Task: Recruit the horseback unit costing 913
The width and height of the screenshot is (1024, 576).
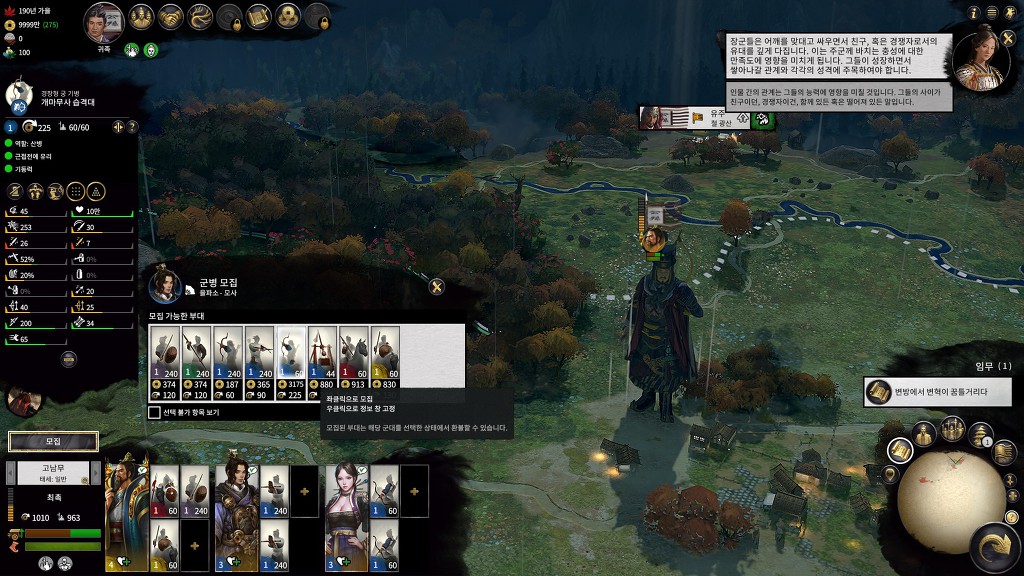Action: (x=354, y=364)
